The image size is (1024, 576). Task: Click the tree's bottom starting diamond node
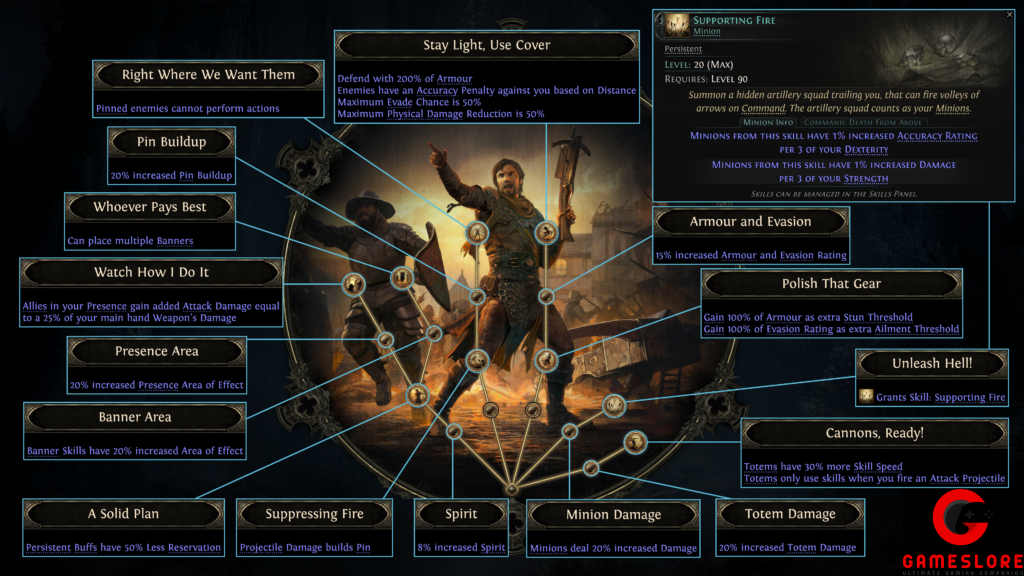(511, 489)
